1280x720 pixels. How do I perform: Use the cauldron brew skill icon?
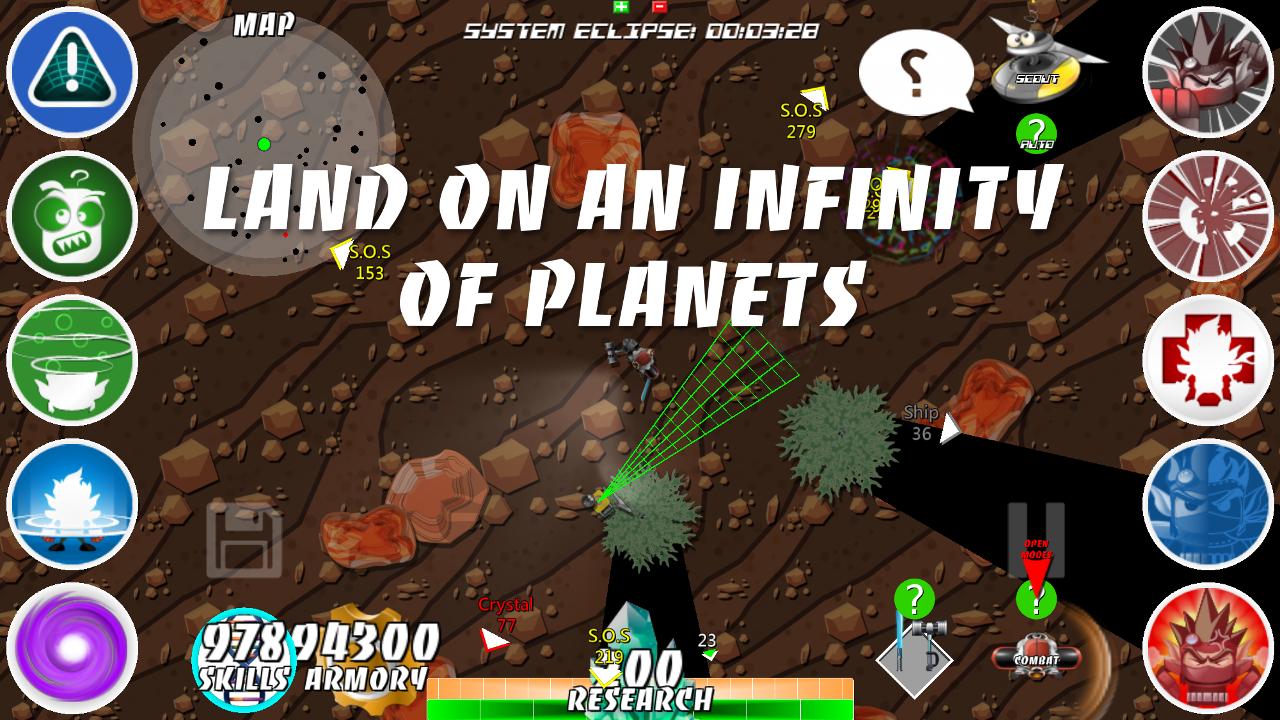click(70, 360)
